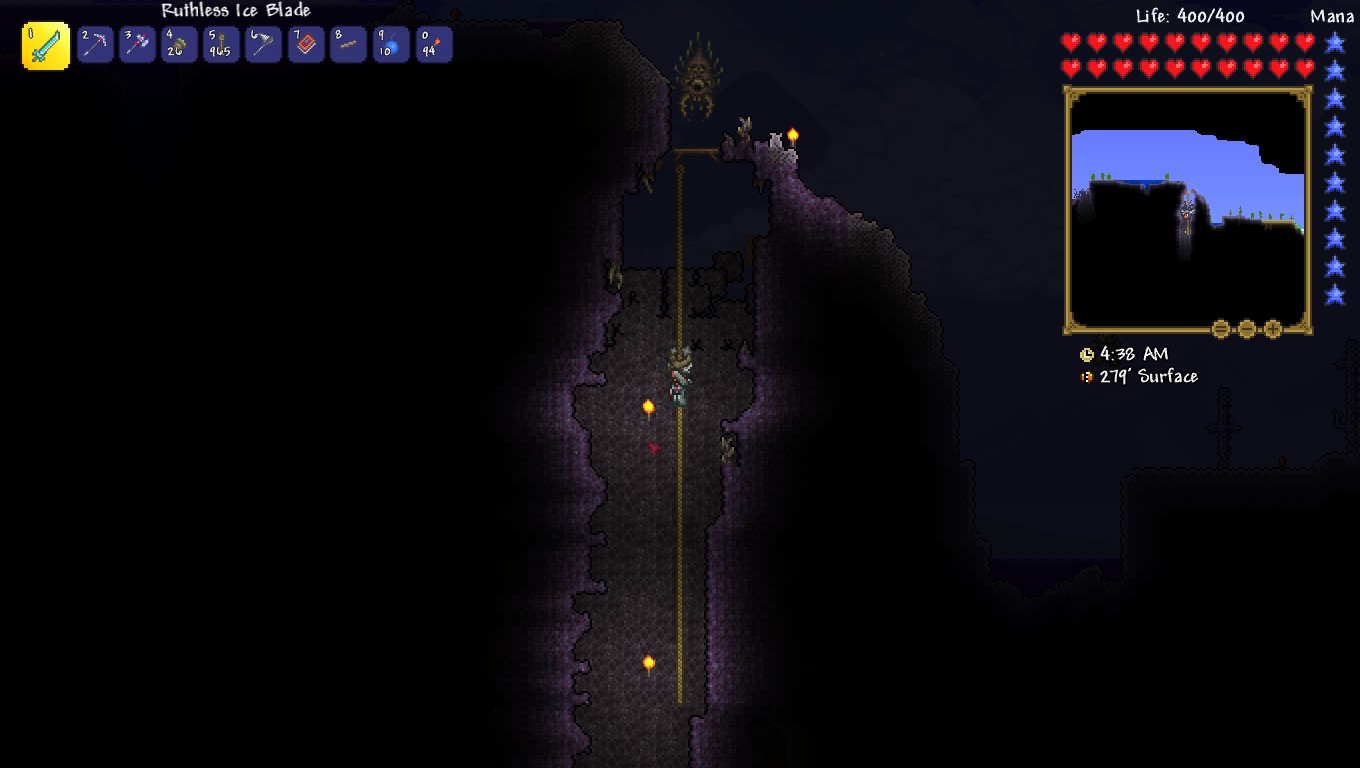The image size is (1360, 768).
Task: Equip the pickaxe in hotbar slot 2
Action: pyautogui.click(x=95, y=45)
